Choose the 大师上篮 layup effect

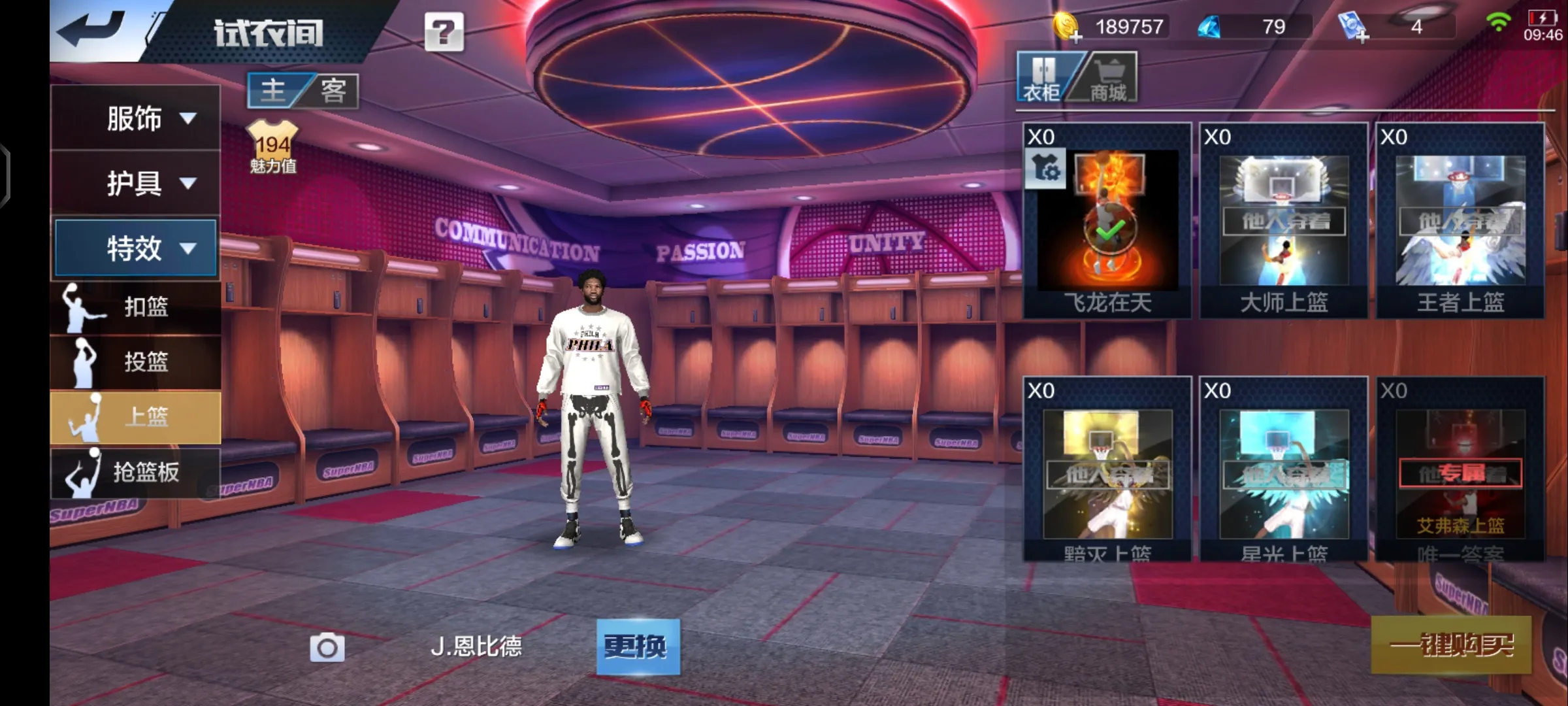(x=1284, y=221)
